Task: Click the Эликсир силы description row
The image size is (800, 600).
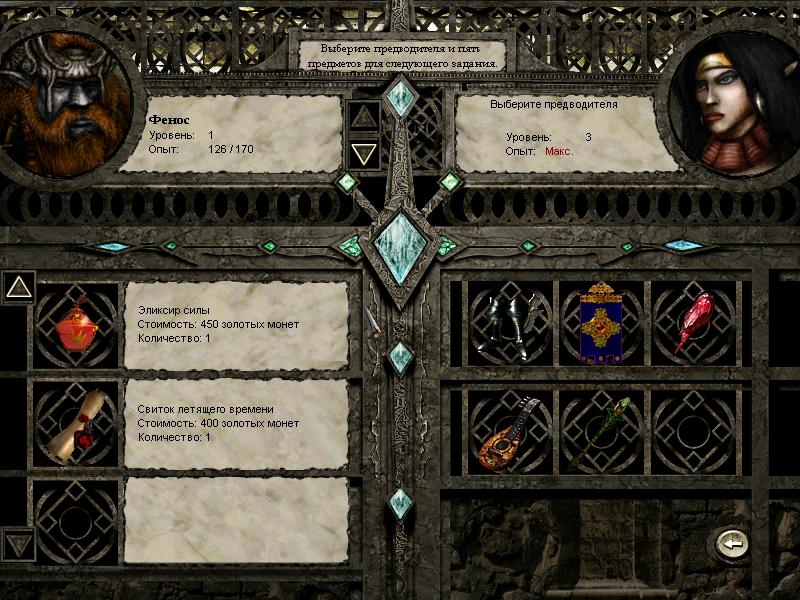Action: pyautogui.click(x=236, y=325)
